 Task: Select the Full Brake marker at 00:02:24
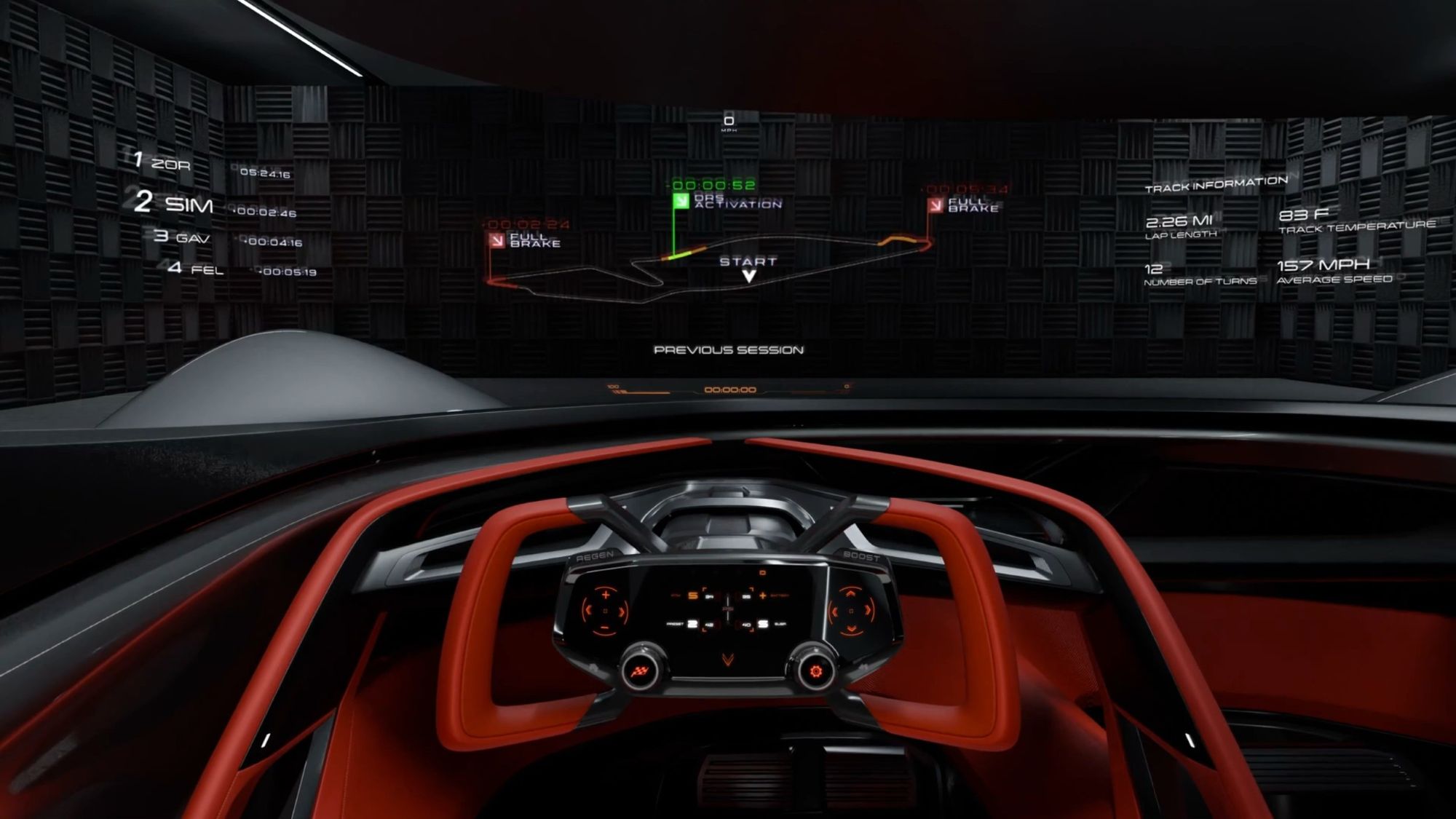click(x=498, y=240)
